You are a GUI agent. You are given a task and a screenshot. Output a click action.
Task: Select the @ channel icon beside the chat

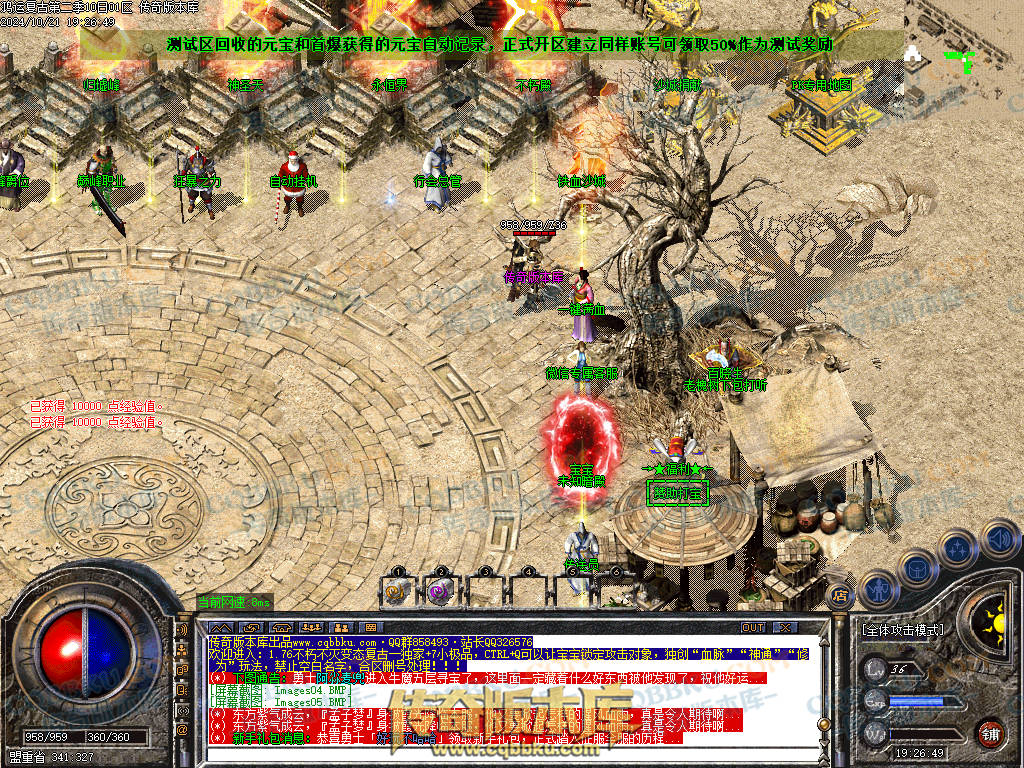click(182, 731)
